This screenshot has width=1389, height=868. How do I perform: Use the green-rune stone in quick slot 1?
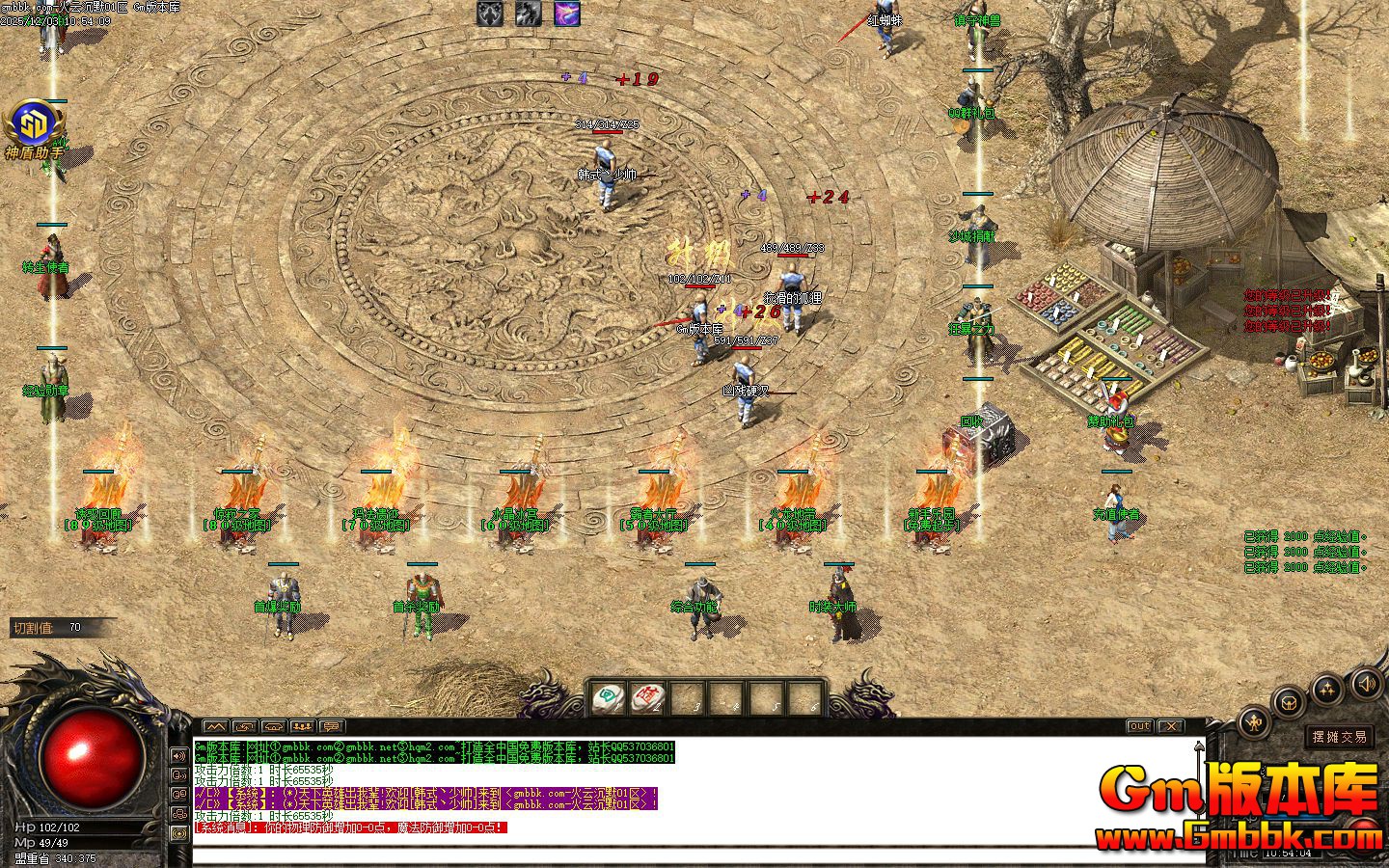pyautogui.click(x=608, y=697)
